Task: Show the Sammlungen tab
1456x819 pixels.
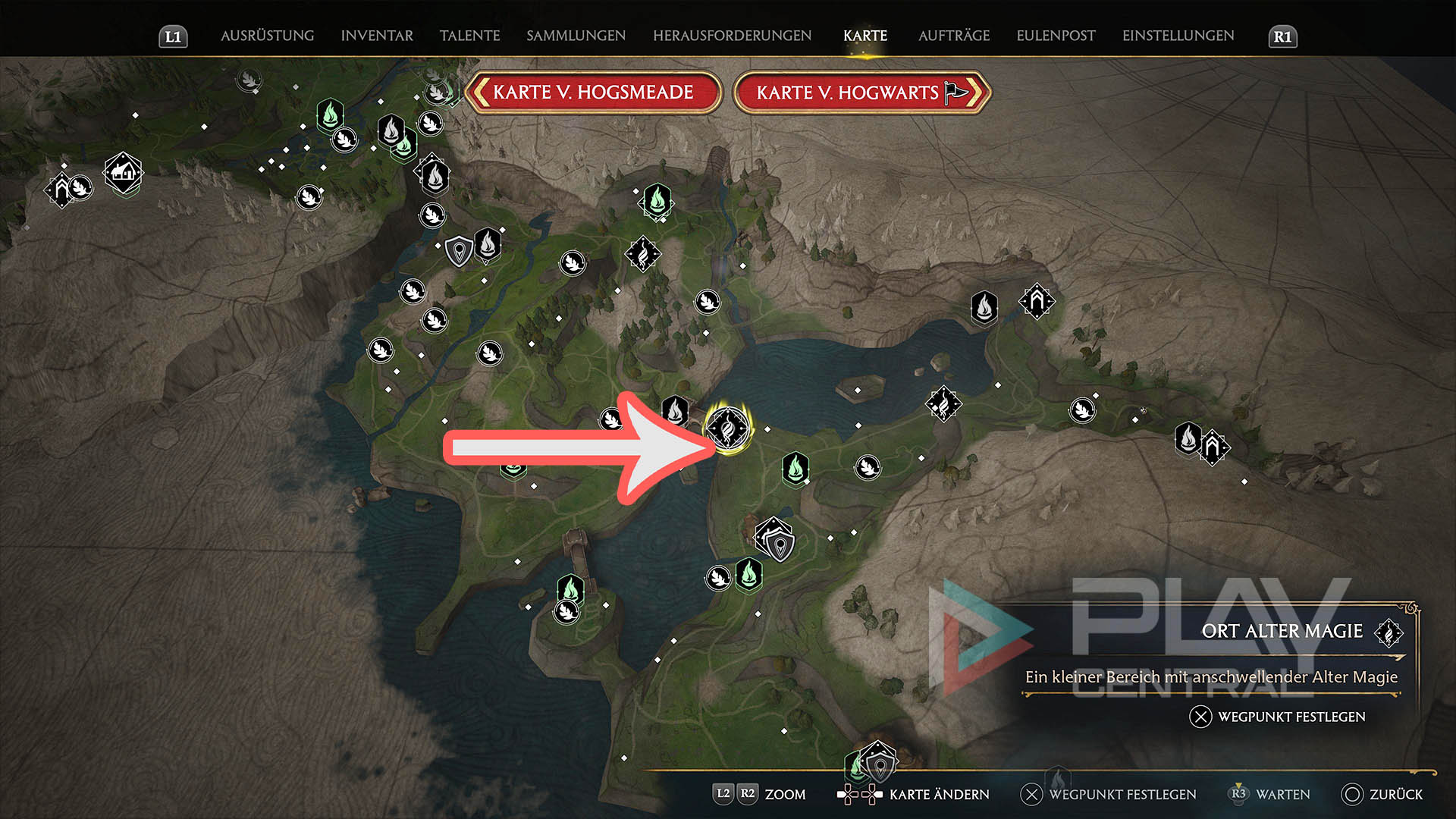Action: coord(576,36)
